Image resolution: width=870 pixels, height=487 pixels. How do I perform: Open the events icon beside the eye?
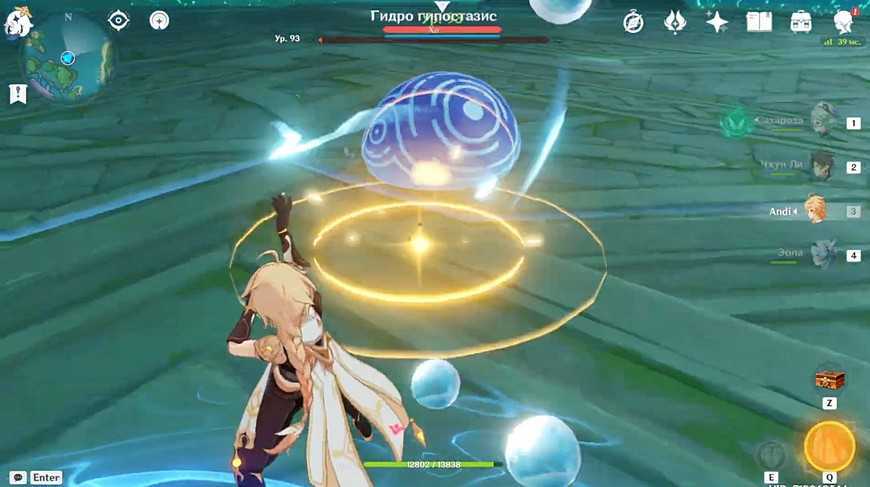(x=160, y=20)
